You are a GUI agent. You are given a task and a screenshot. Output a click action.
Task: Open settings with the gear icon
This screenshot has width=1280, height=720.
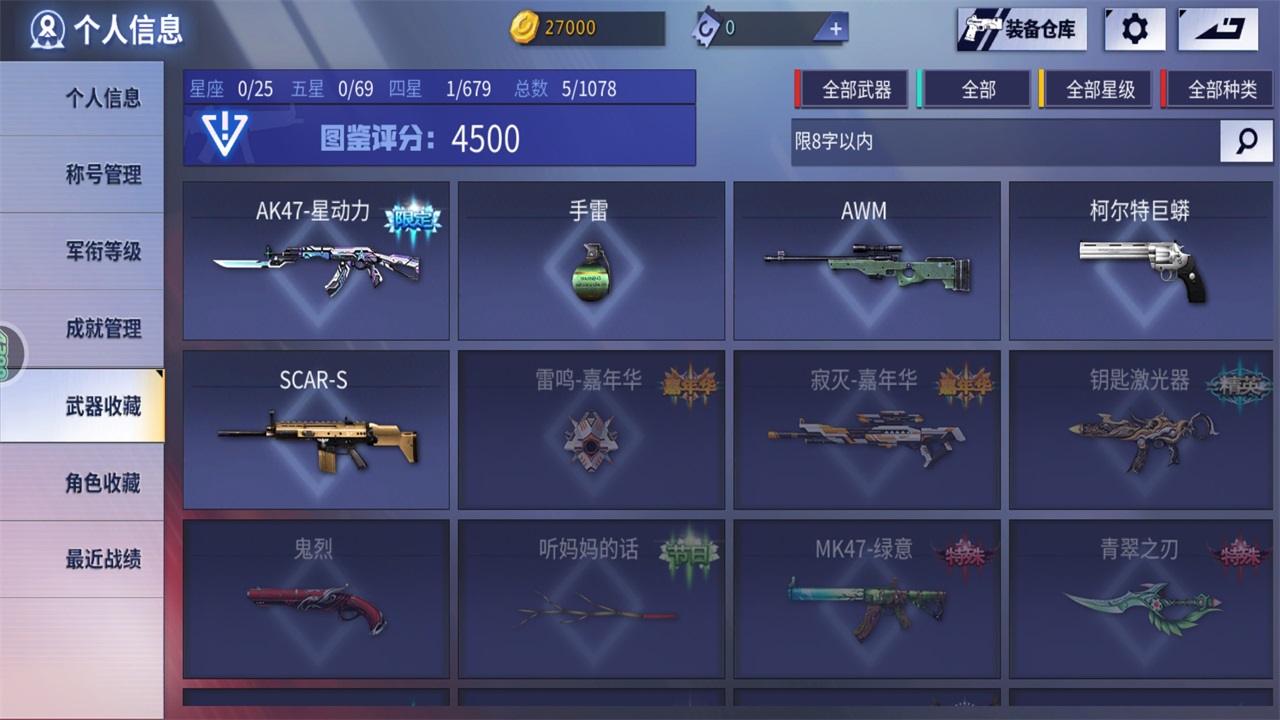point(1134,29)
